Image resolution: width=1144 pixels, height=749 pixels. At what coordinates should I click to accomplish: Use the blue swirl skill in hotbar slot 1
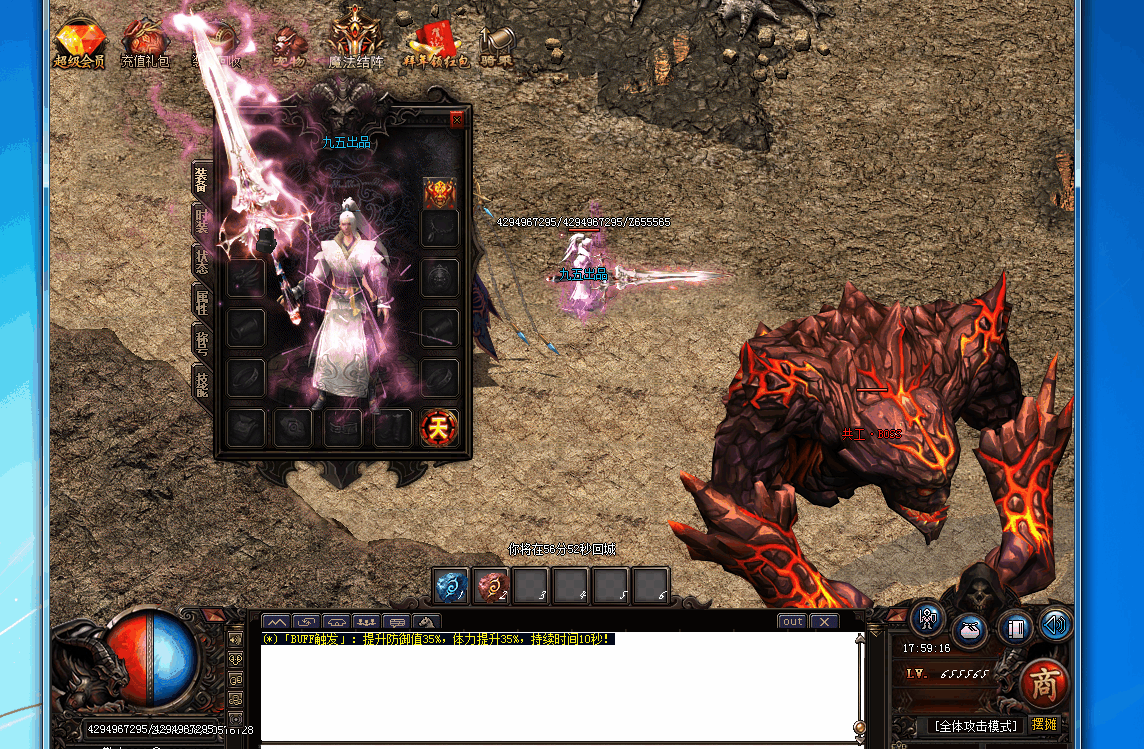click(451, 585)
